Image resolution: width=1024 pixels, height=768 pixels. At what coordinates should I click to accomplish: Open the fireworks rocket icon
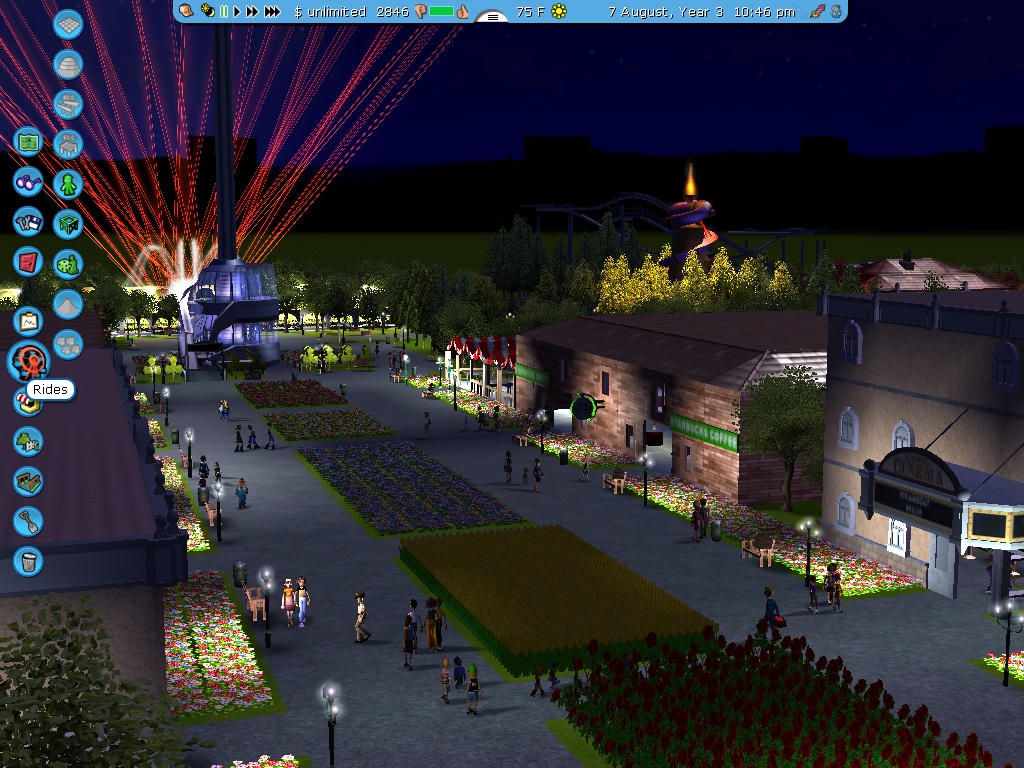pyautogui.click(x=817, y=12)
